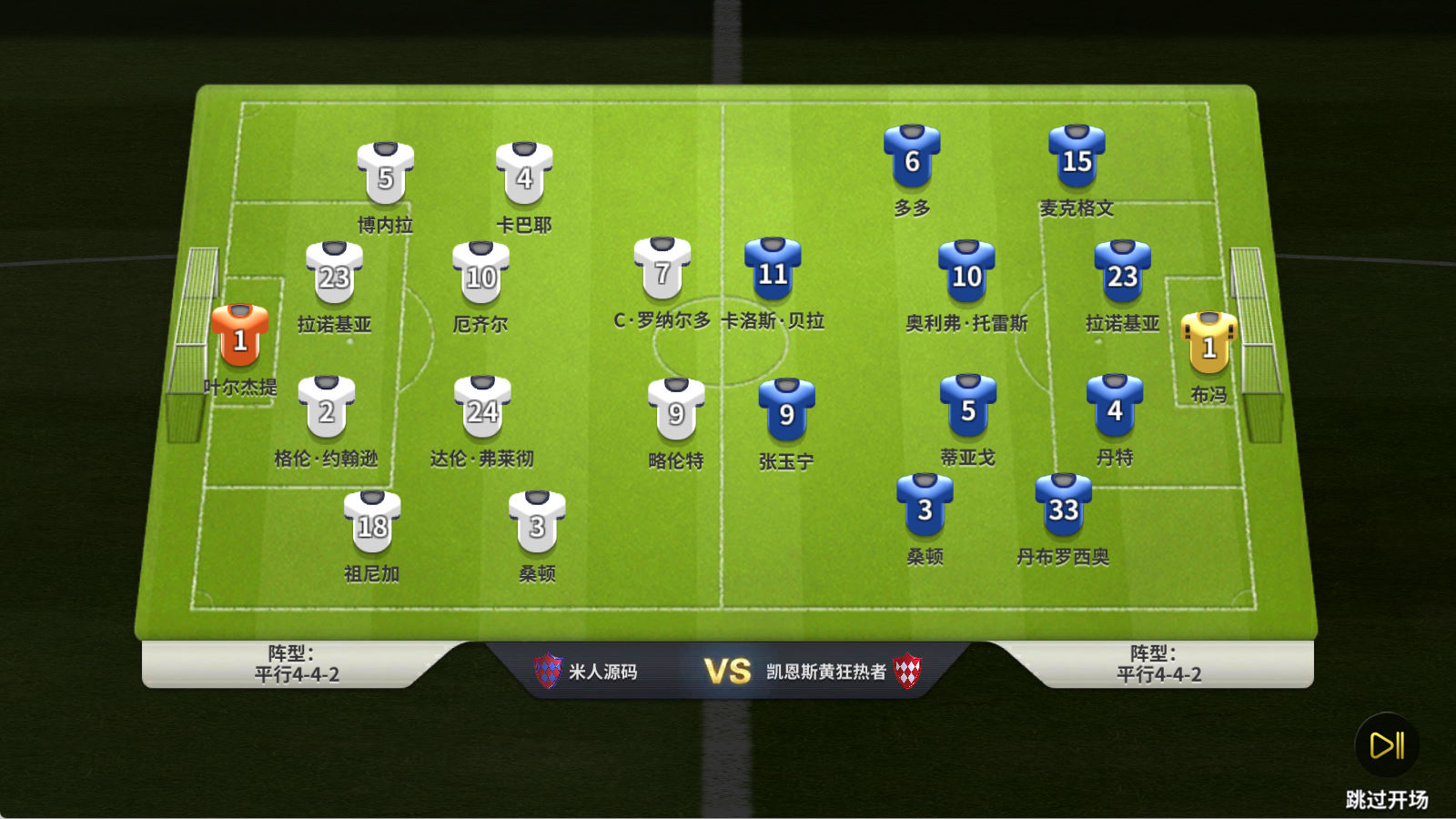Select blue number 6 多多
The width and height of the screenshot is (1456, 819).
click(x=912, y=157)
